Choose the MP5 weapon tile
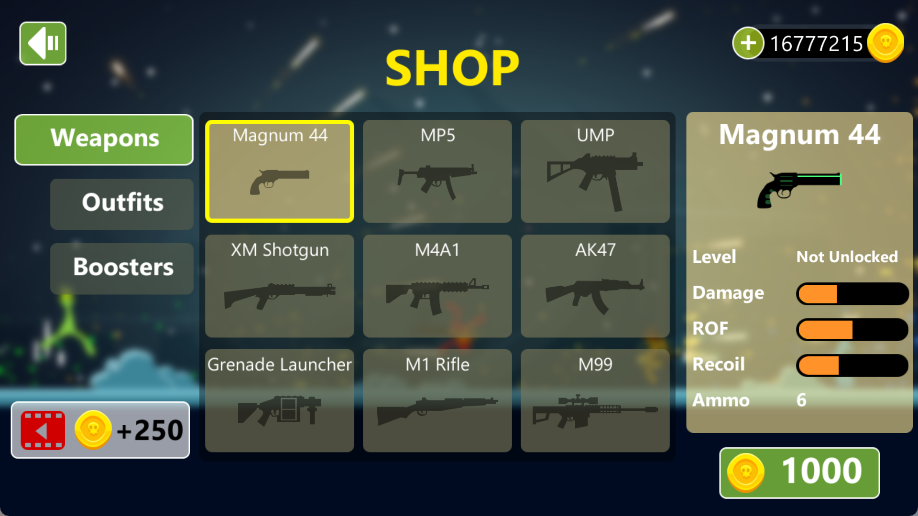Screen dimensions: 918x516 pos(437,171)
